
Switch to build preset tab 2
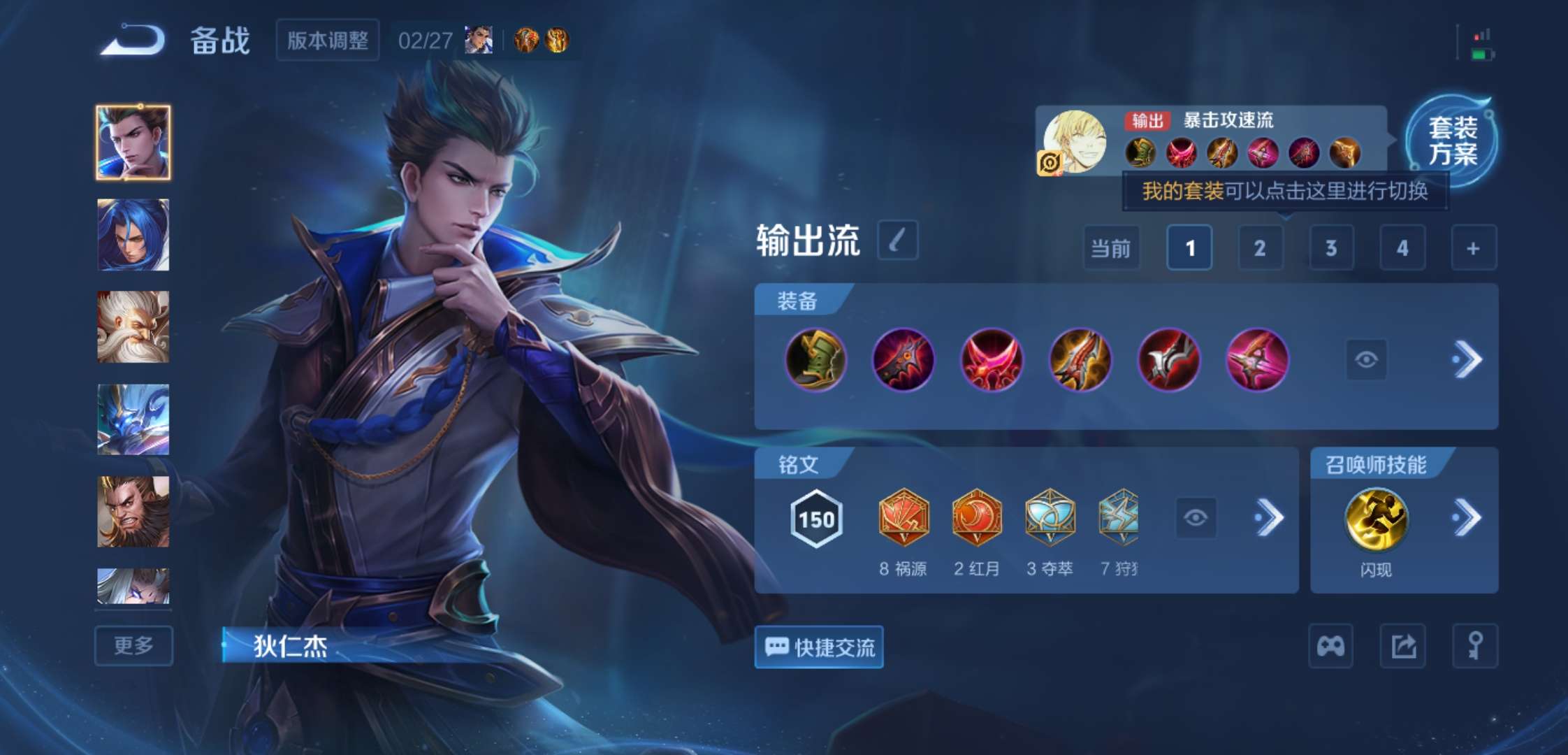tap(1260, 248)
